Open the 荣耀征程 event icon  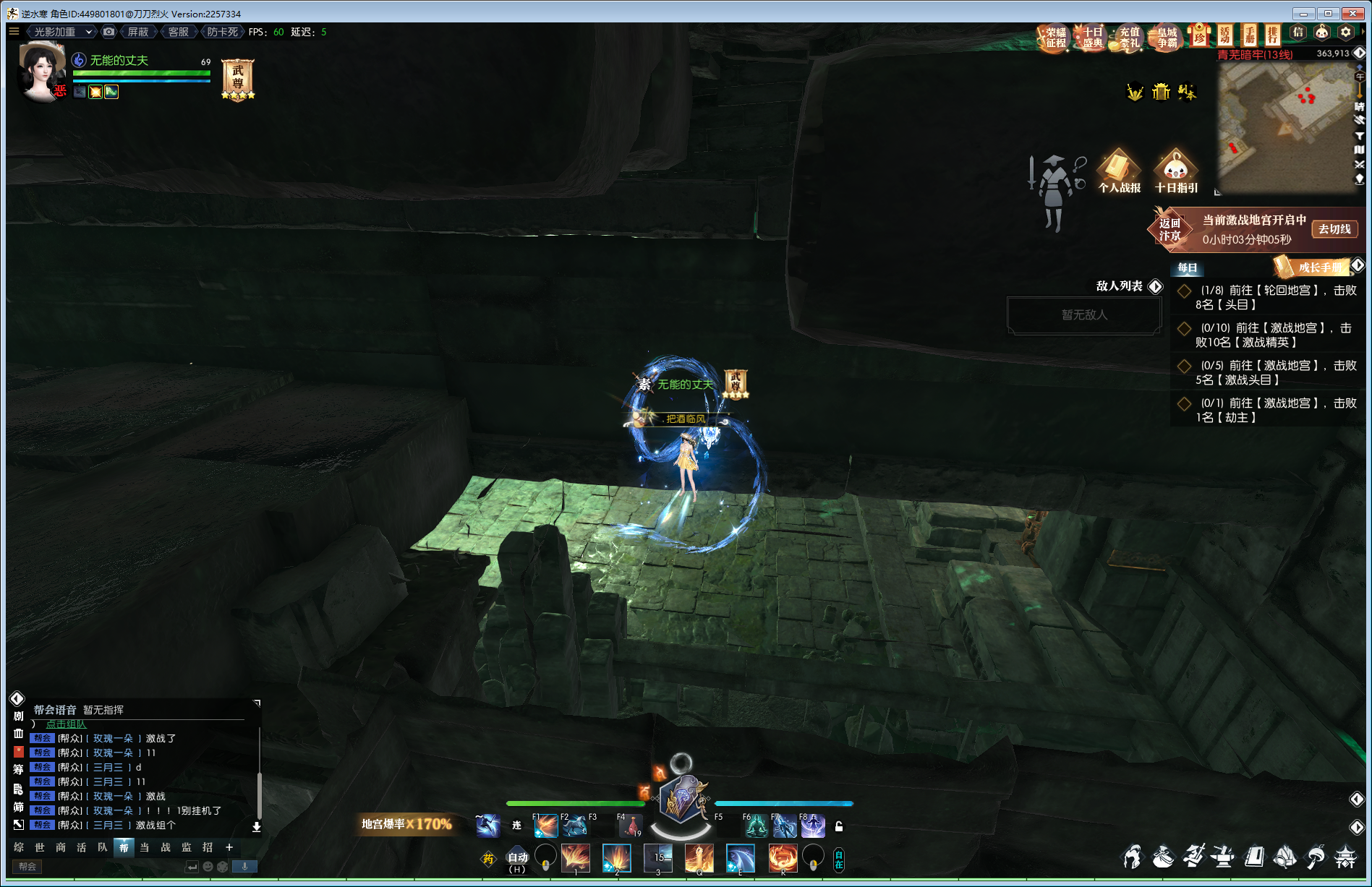point(1055,38)
